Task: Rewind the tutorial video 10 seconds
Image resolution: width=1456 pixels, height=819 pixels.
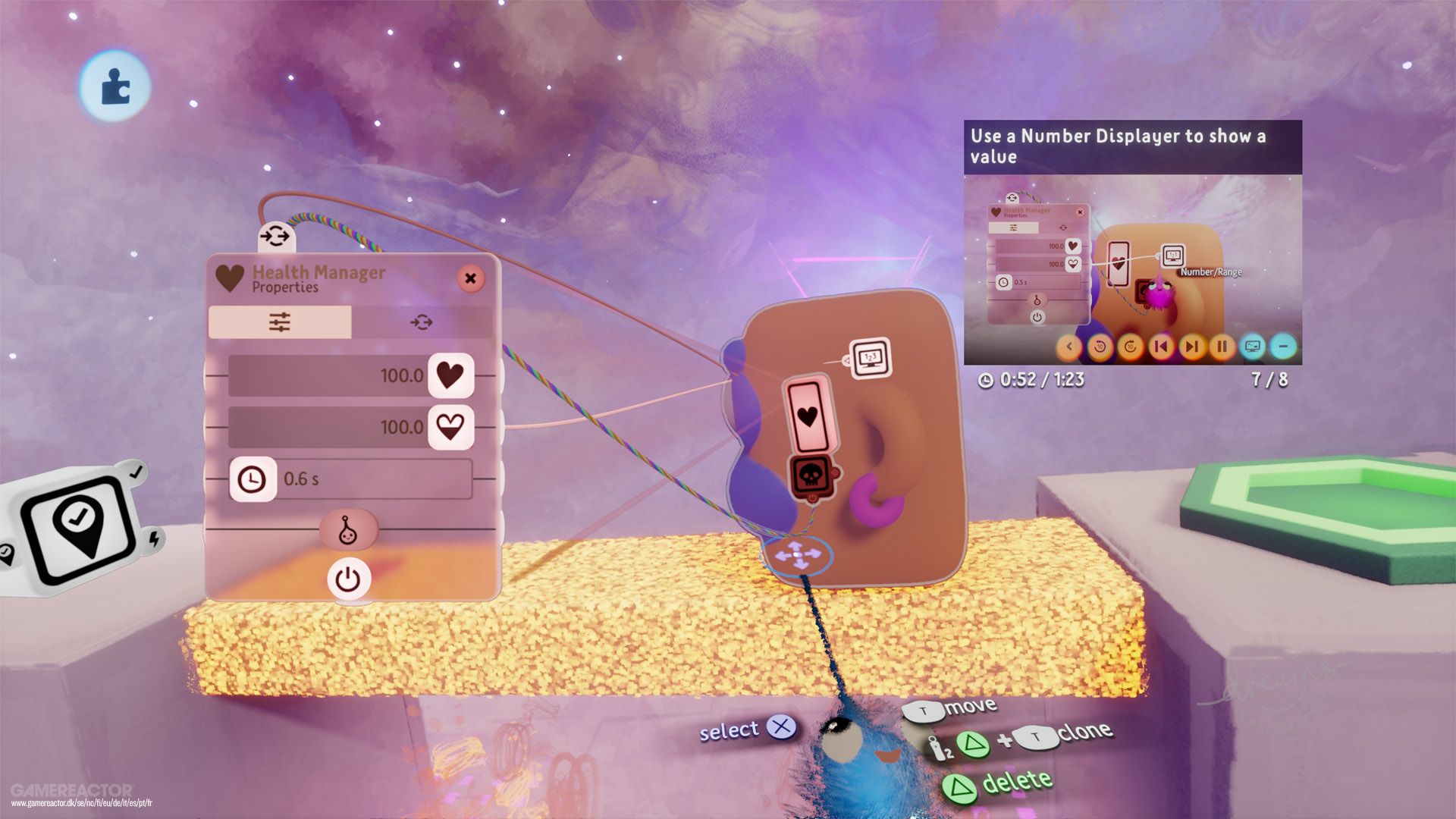Action: [1098, 347]
